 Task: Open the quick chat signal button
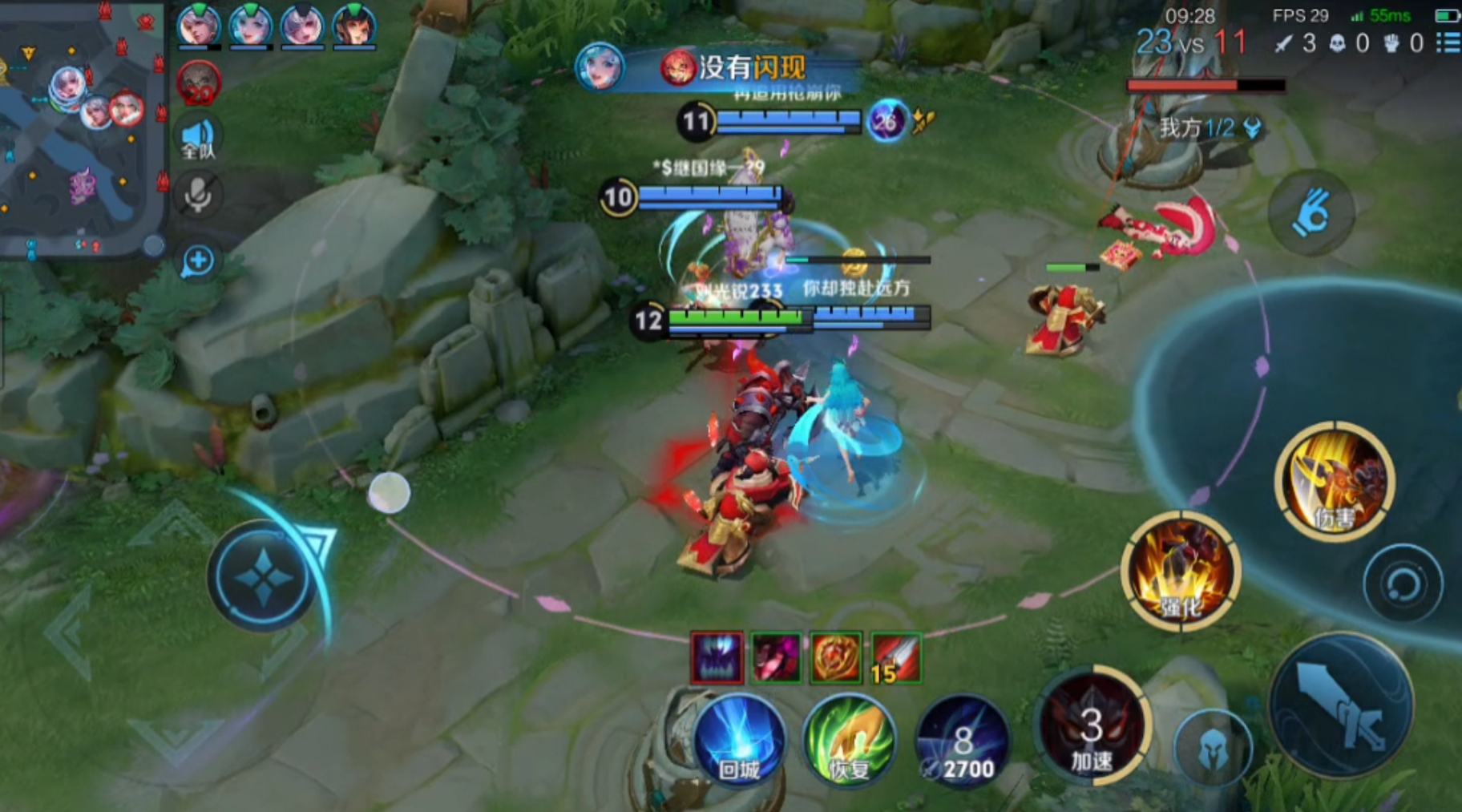[x=198, y=261]
